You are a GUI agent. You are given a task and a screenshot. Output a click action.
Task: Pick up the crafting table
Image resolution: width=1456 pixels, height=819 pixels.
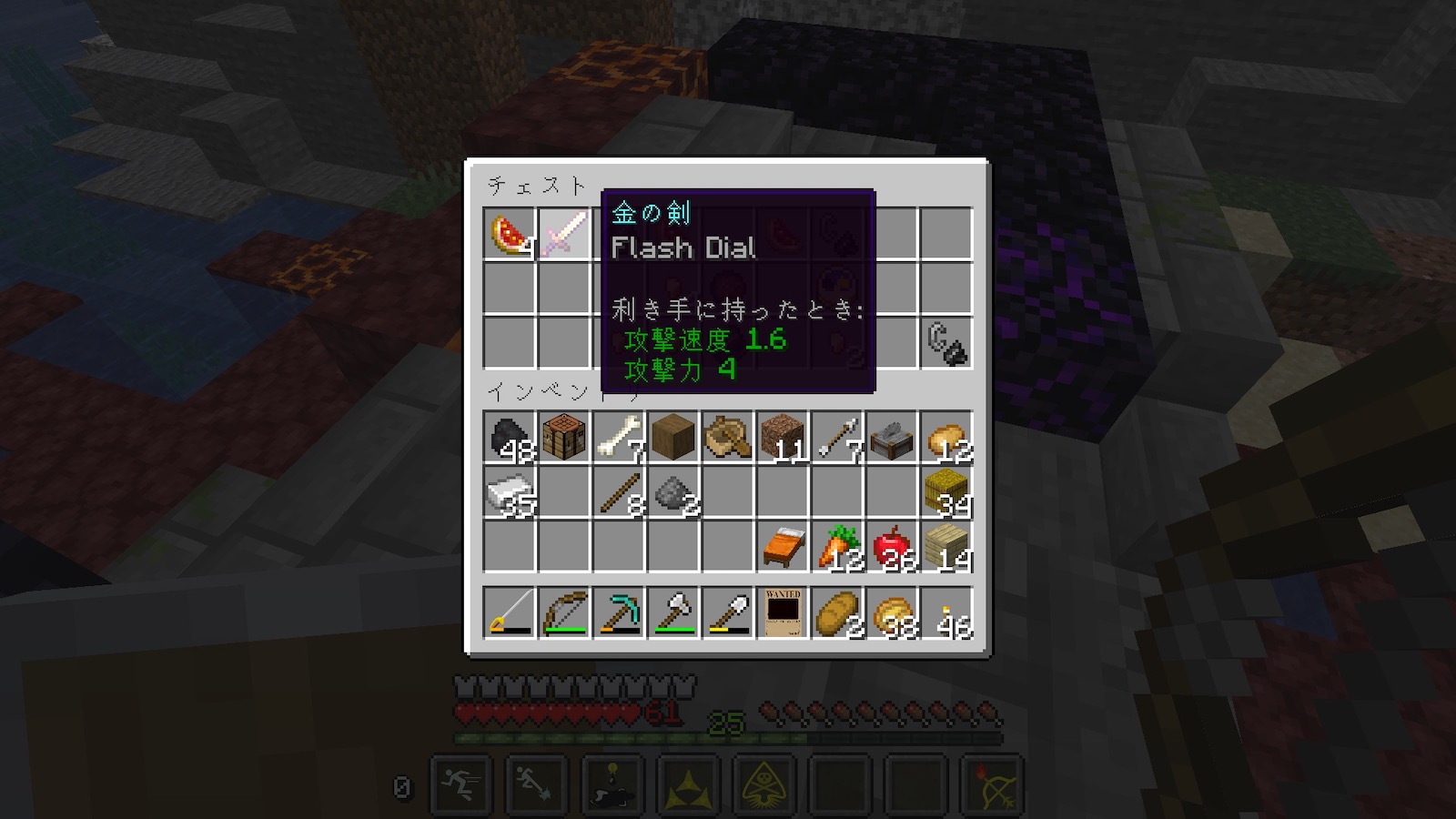click(x=564, y=438)
